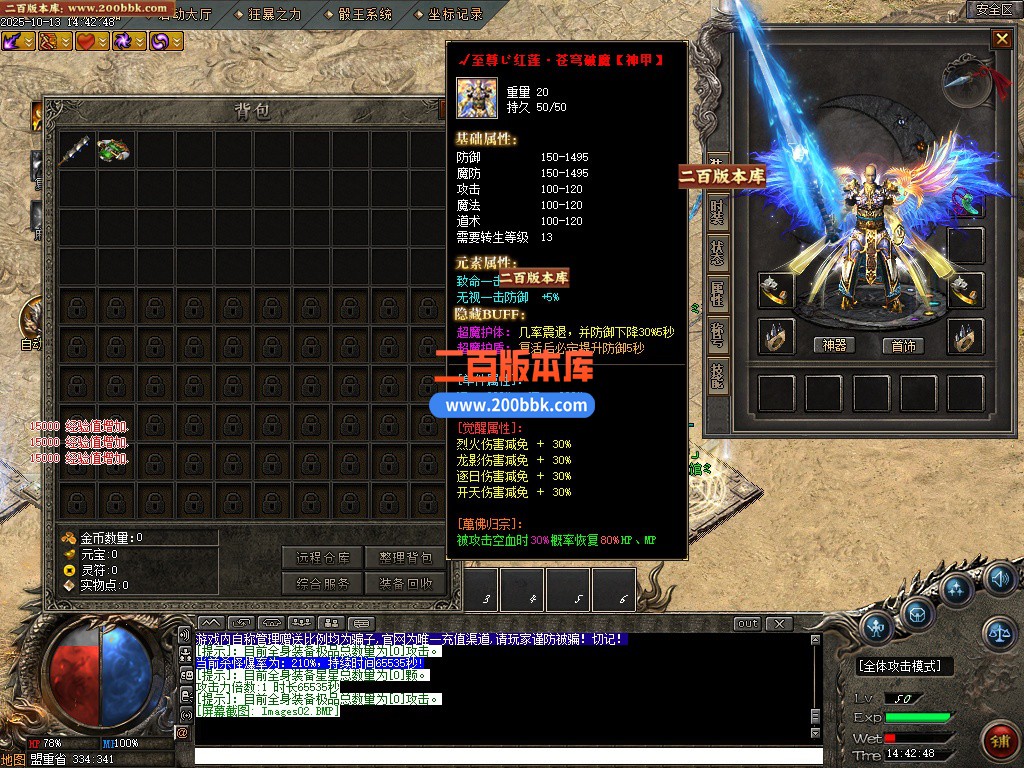
Task: Open the 首饰 jewelry section
Action: [x=904, y=345]
